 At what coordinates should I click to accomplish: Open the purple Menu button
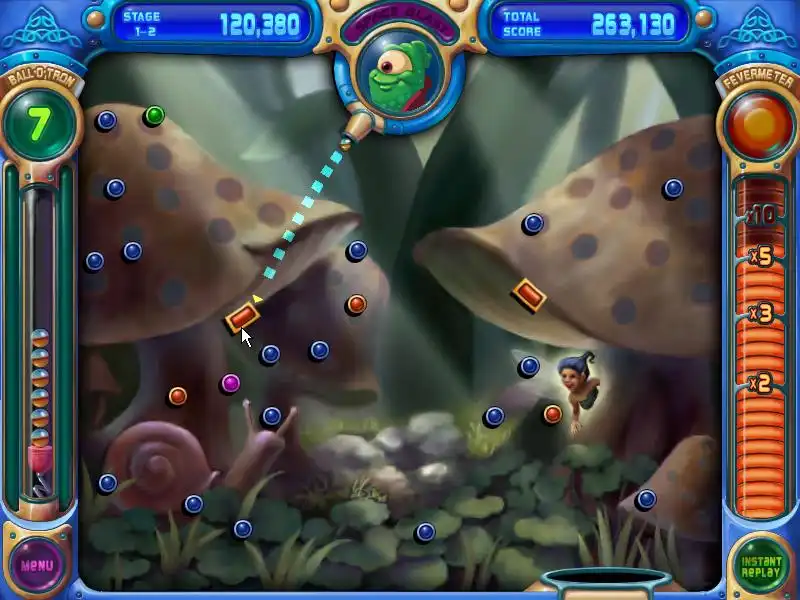[37, 564]
